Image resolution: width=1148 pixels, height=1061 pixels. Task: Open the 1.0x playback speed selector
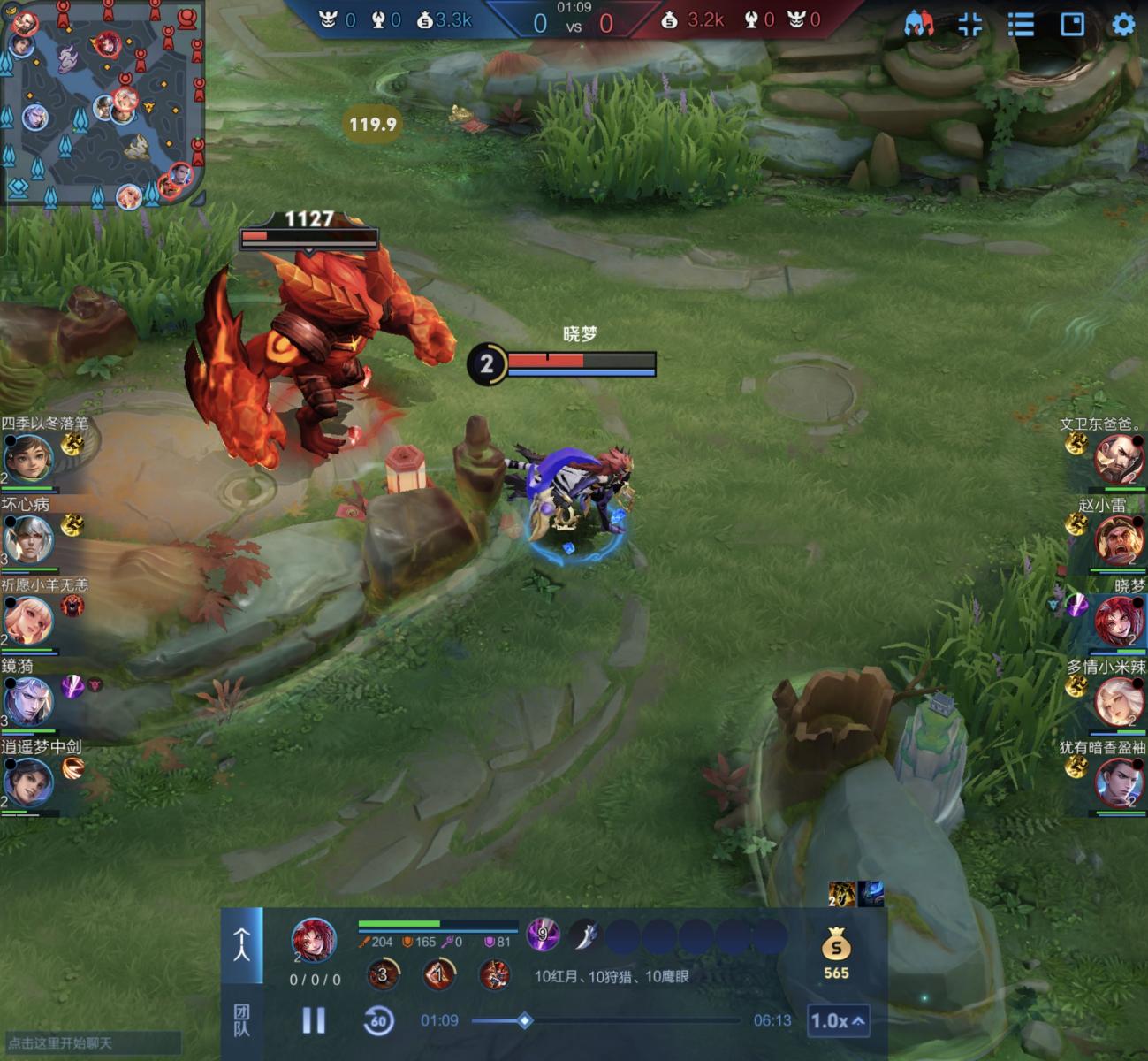836,1021
